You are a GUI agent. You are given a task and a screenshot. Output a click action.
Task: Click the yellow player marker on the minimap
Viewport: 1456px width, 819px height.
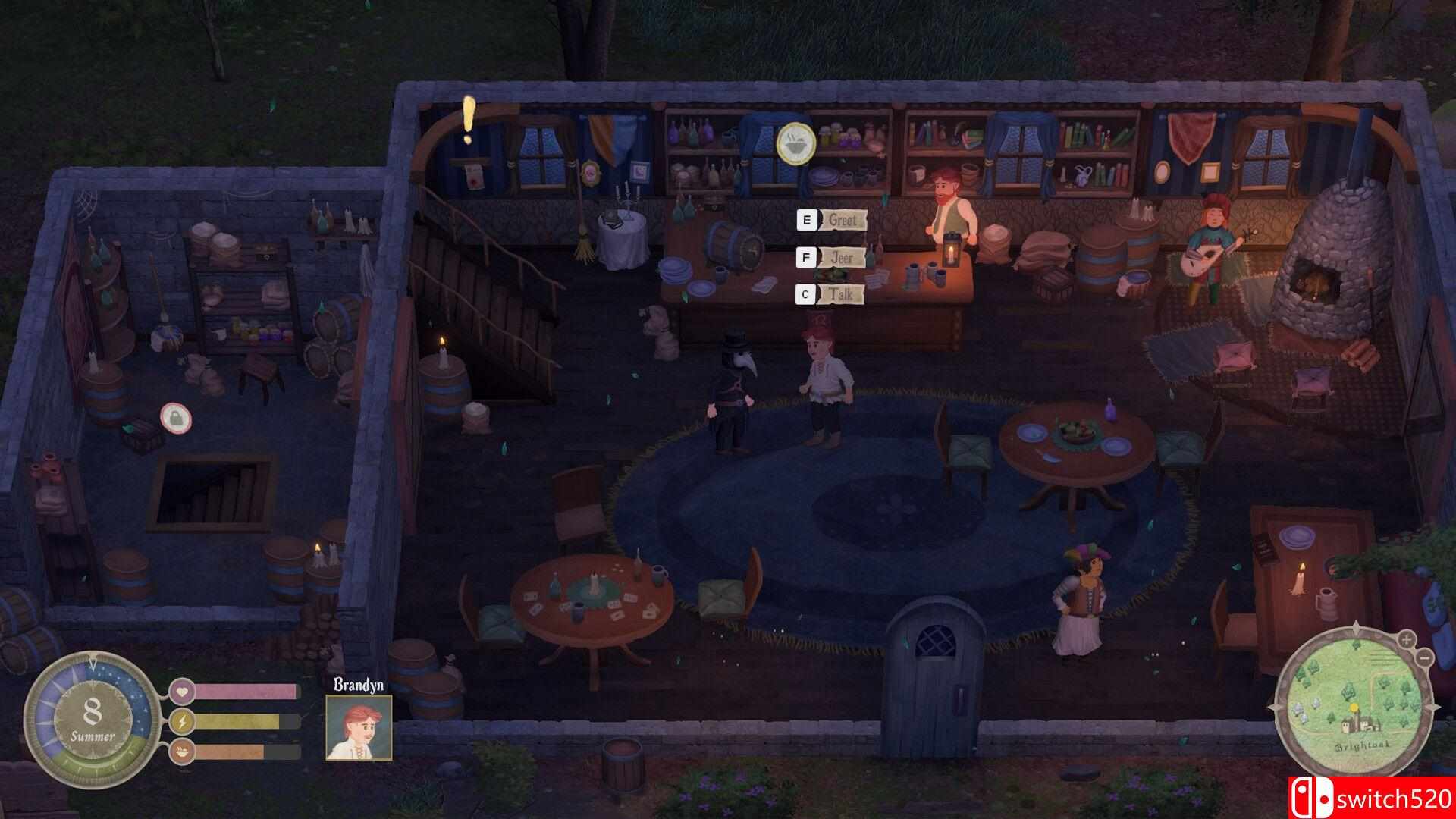click(1354, 707)
